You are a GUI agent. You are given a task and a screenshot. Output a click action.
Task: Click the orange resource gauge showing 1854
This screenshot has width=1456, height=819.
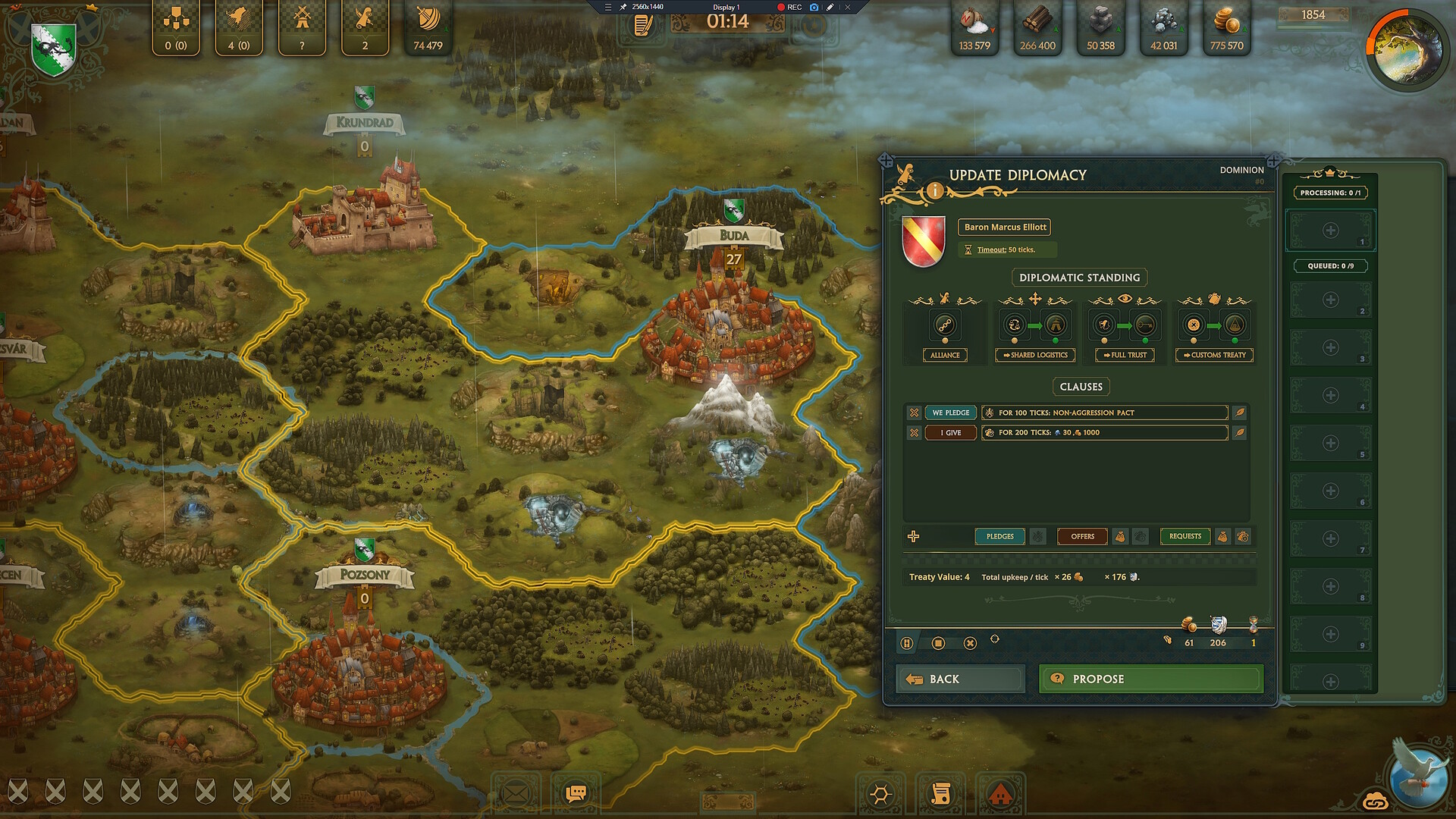point(1313,14)
